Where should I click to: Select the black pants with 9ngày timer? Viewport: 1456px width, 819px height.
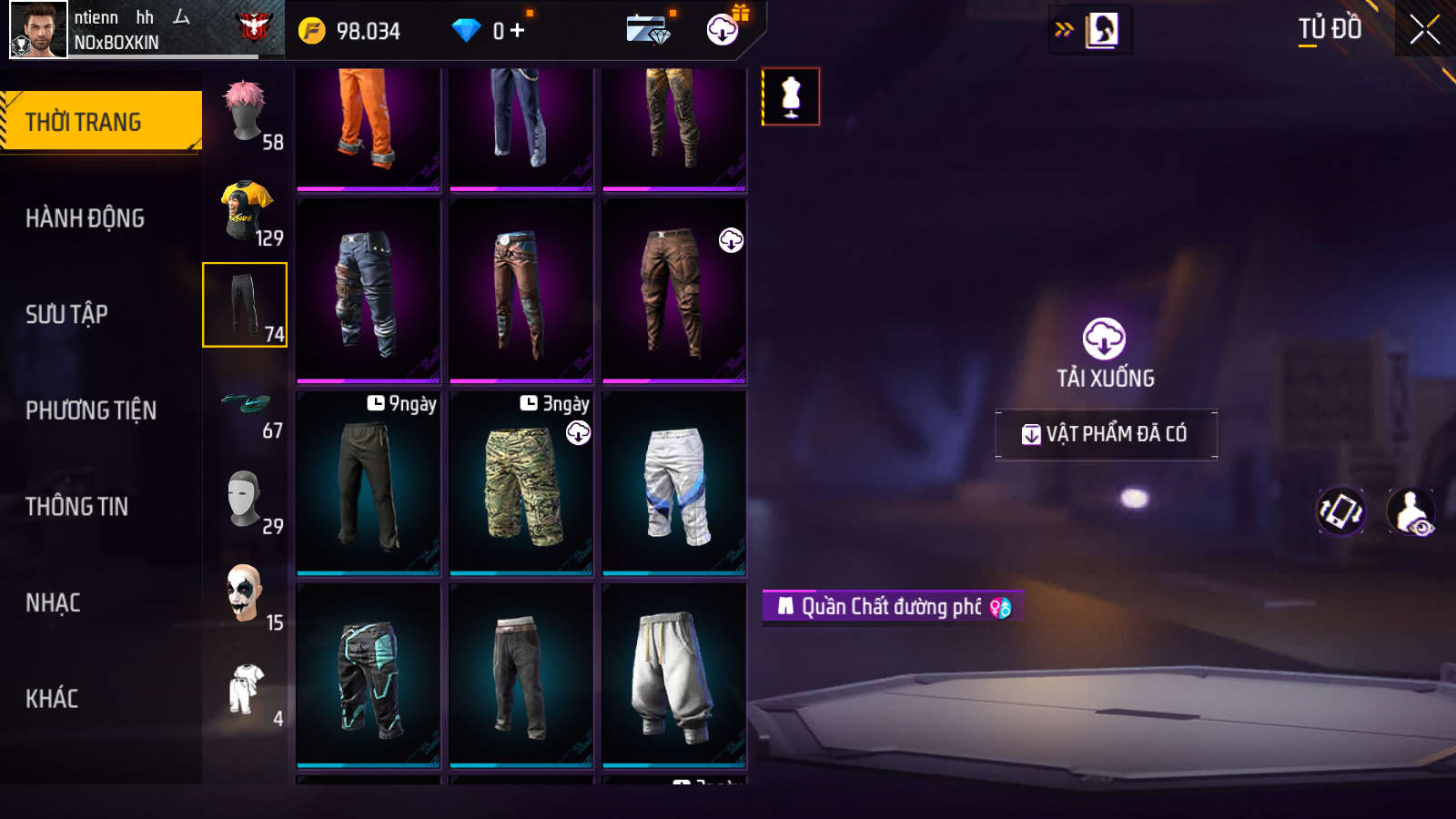[x=369, y=484]
